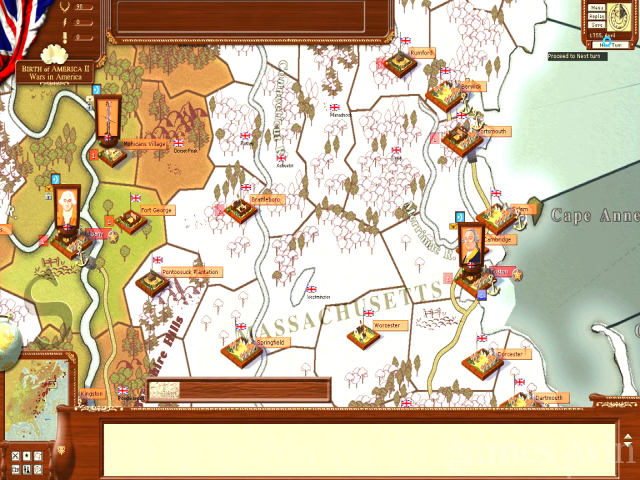This screenshot has height=480, width=640.
Task: Select the general unit portrait near Boston
Action: coord(469,242)
